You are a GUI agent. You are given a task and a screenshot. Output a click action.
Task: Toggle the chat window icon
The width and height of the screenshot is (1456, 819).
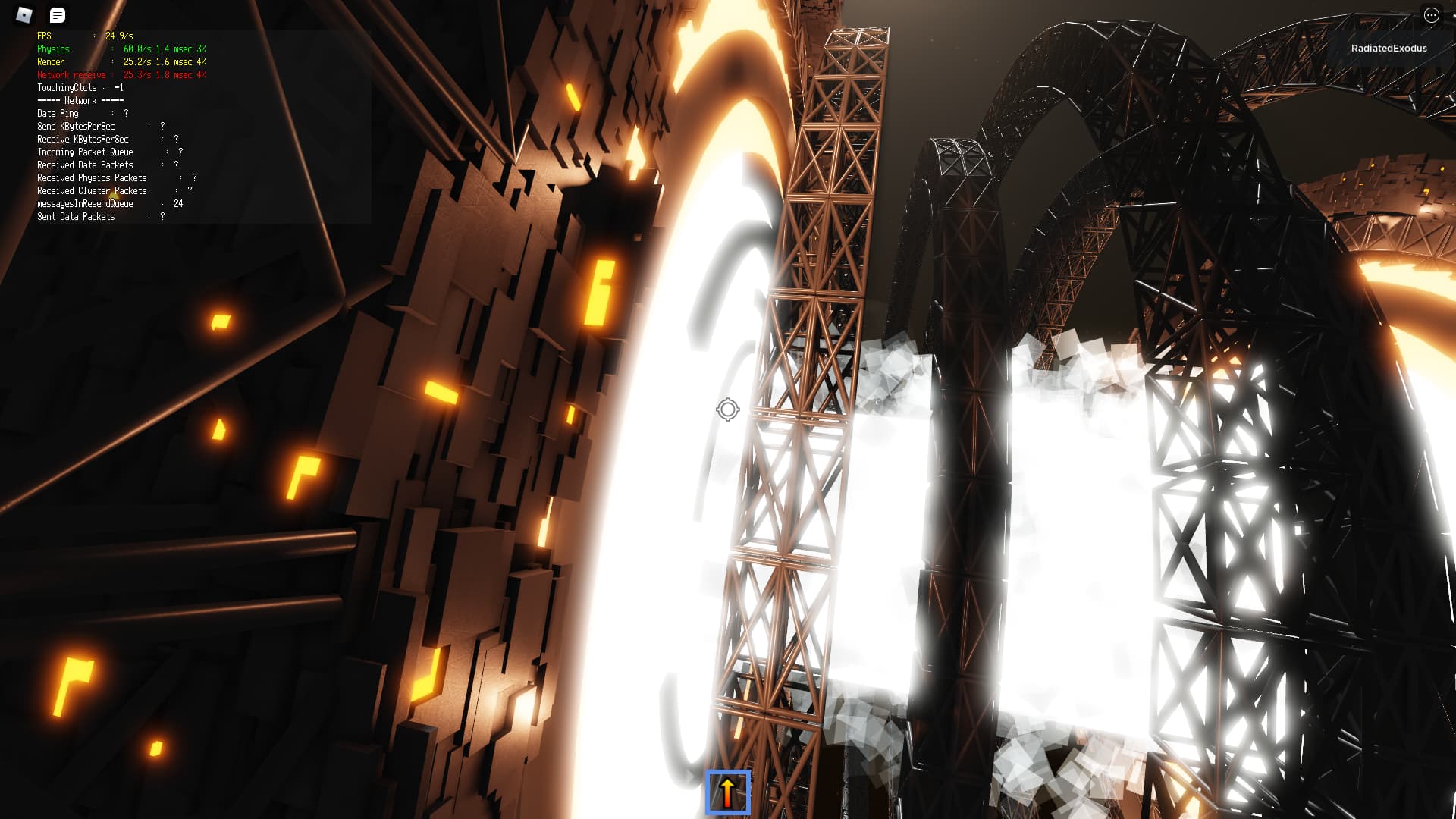tap(58, 15)
